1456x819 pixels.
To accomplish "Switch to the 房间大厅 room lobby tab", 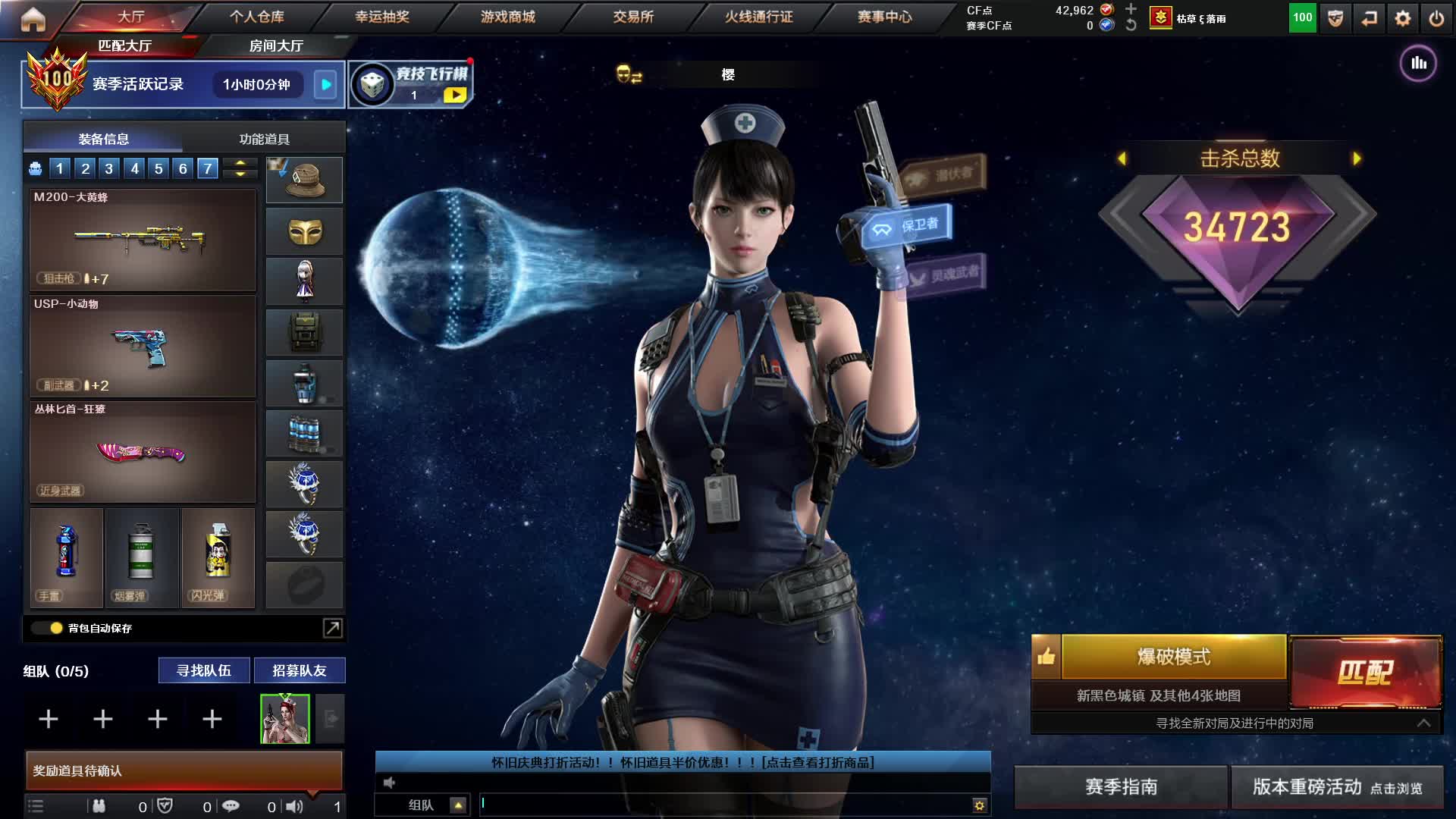I will (x=276, y=46).
